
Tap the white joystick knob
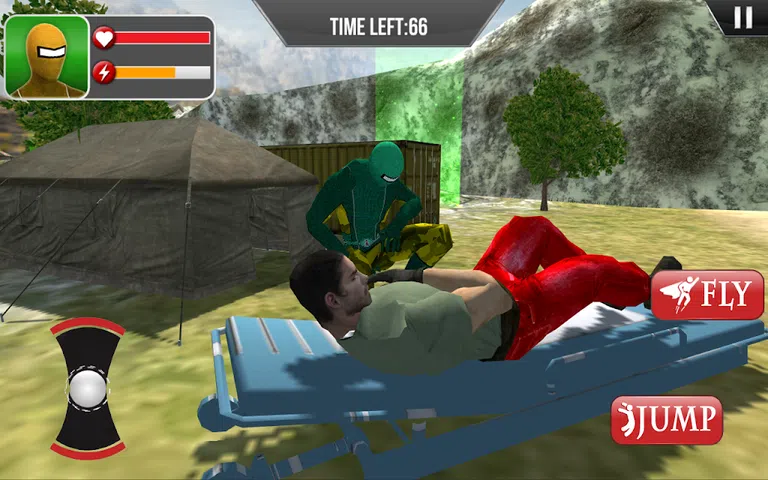87,387
